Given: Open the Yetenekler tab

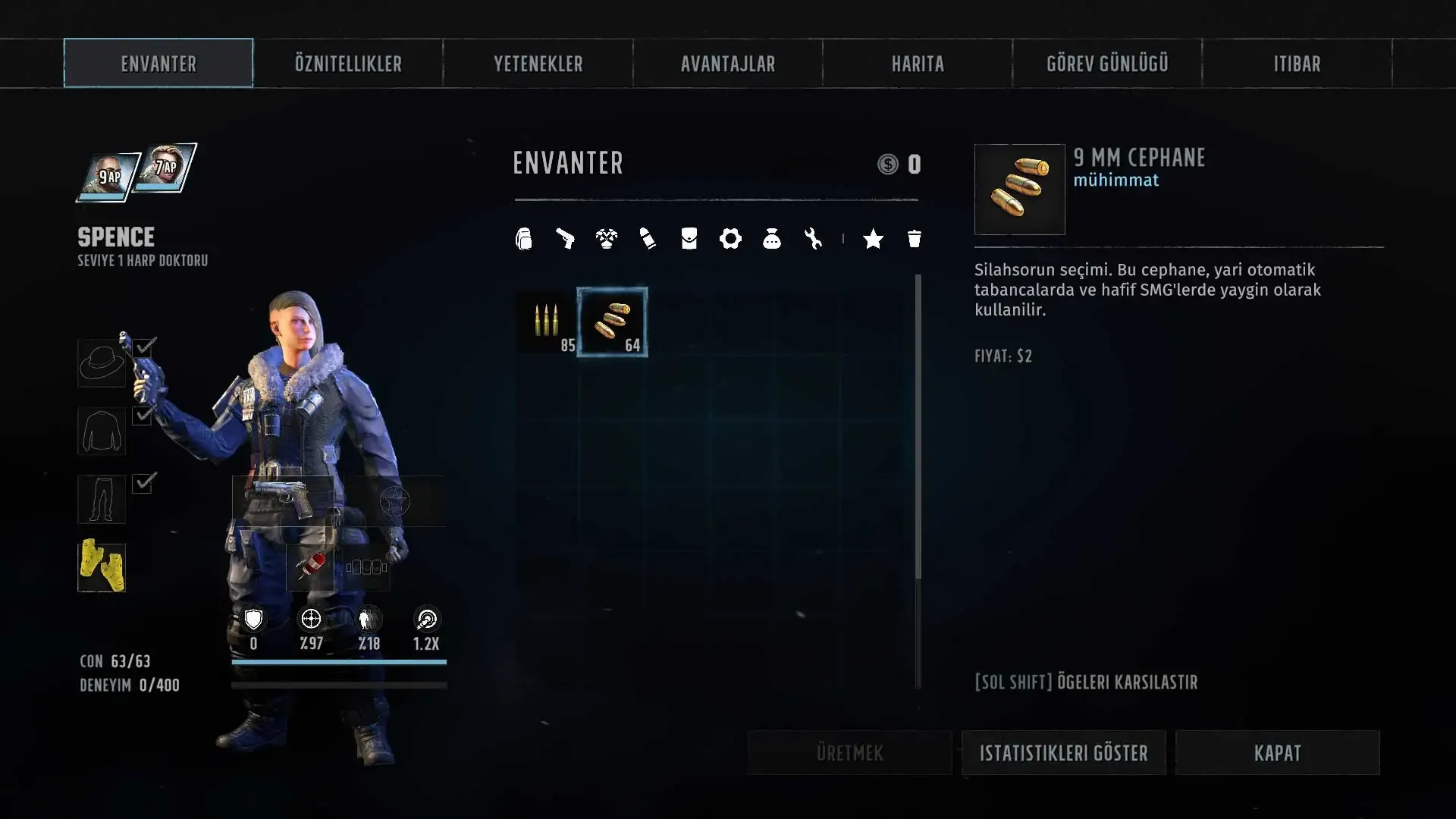Looking at the screenshot, I should coord(538,64).
